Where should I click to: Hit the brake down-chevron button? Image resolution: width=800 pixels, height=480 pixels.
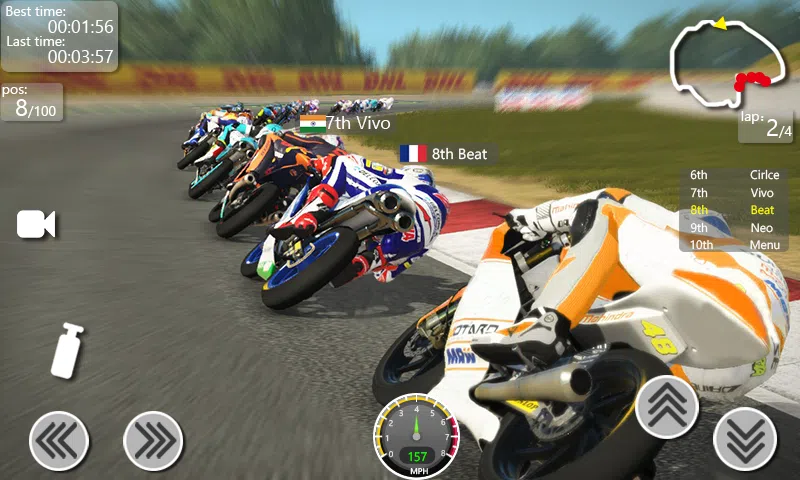[745, 439]
